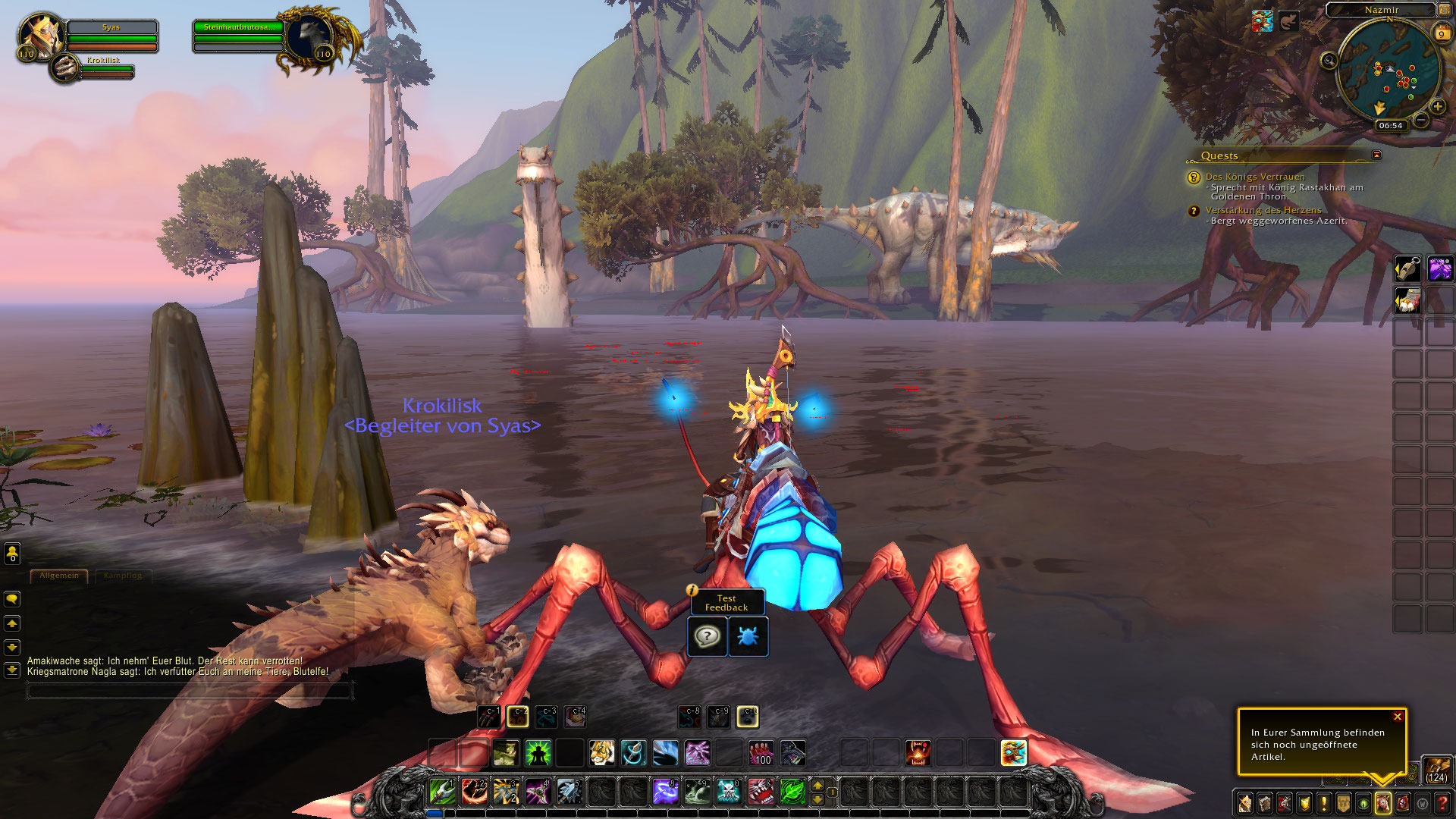Select the quest Verstärkung des Herzens
This screenshot has height=819, width=1456.
pyautogui.click(x=1263, y=210)
